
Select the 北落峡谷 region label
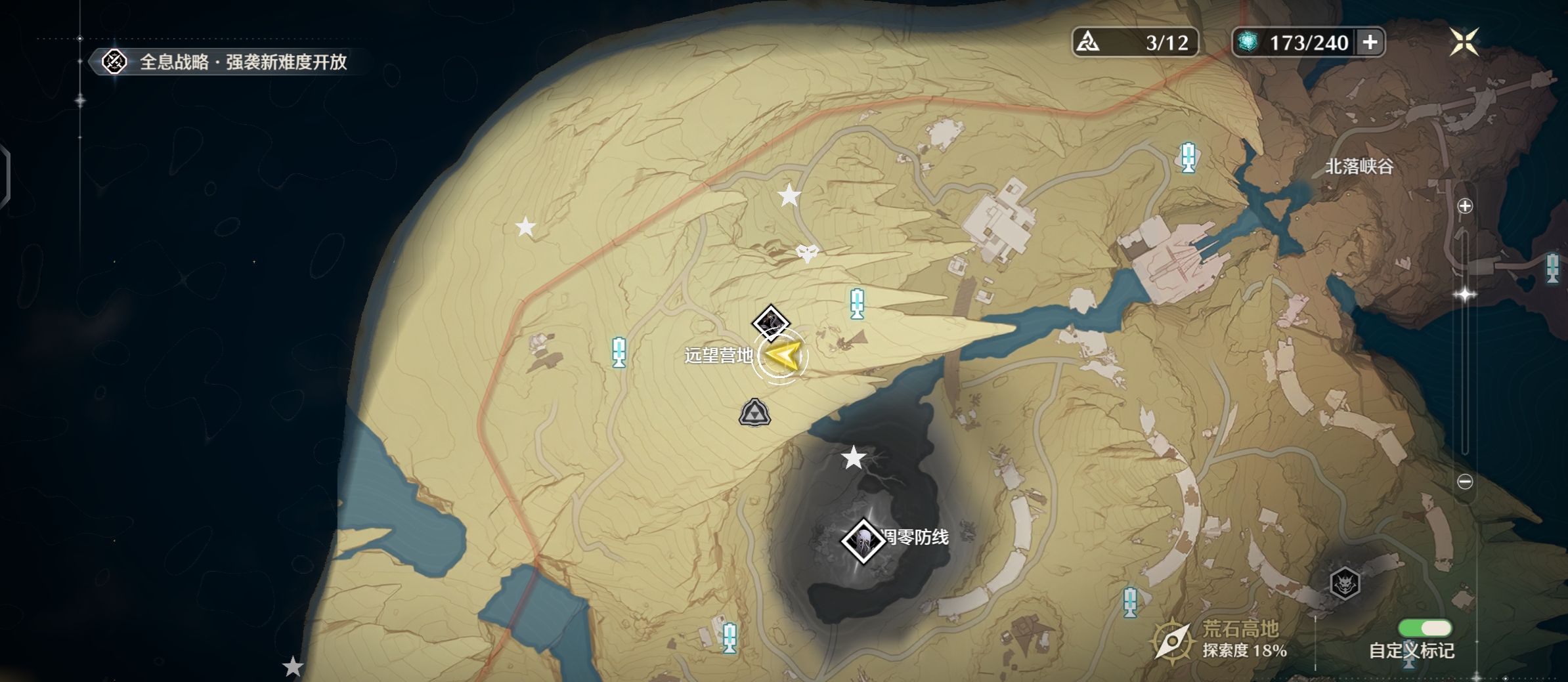[1359, 167]
